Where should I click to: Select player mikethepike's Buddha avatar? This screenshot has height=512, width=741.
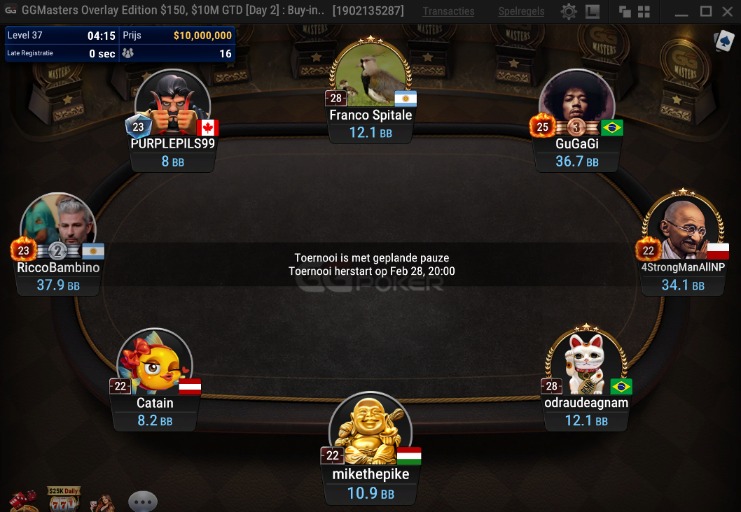coord(370,430)
